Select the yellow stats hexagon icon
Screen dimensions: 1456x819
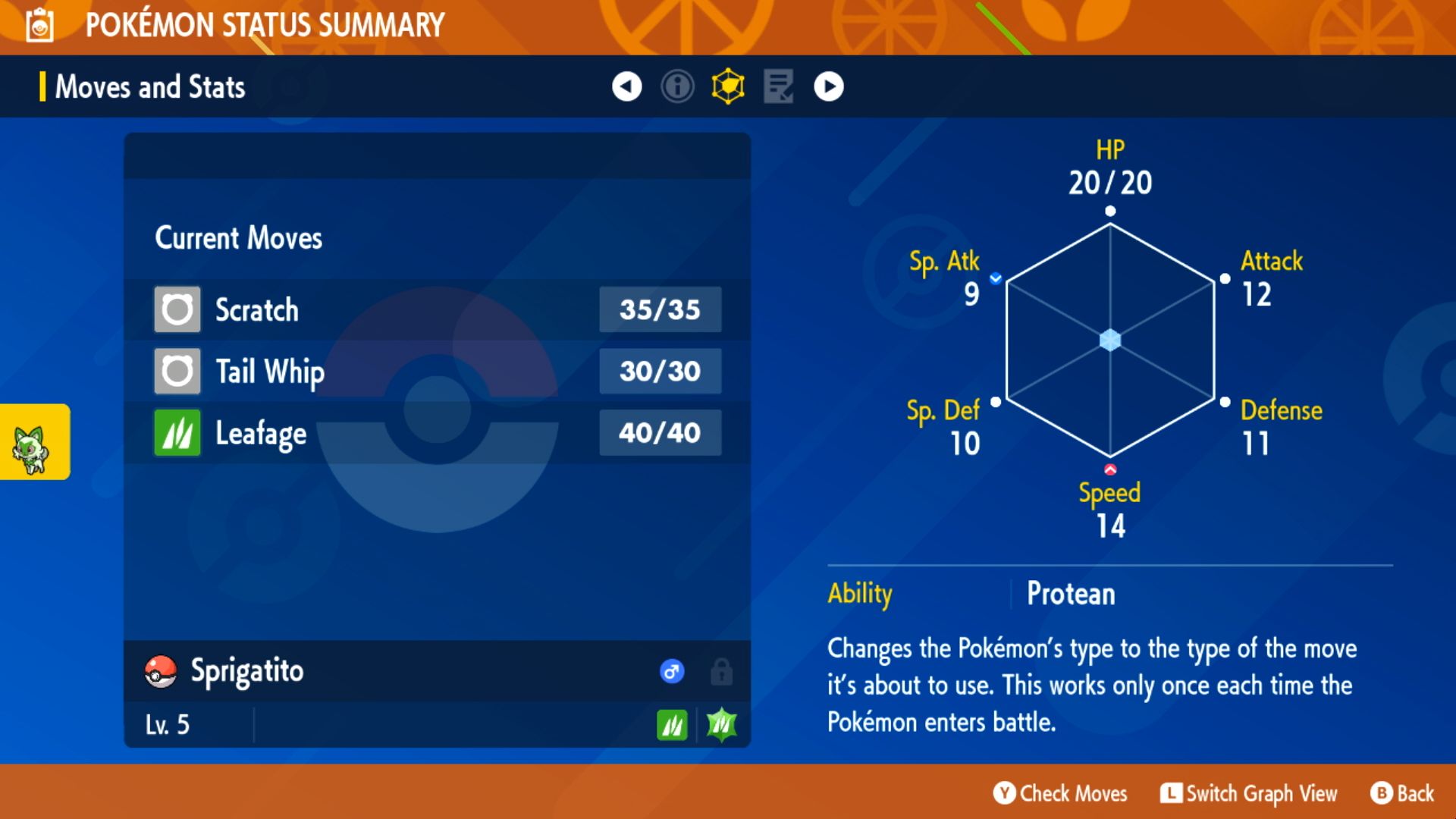pos(727,86)
